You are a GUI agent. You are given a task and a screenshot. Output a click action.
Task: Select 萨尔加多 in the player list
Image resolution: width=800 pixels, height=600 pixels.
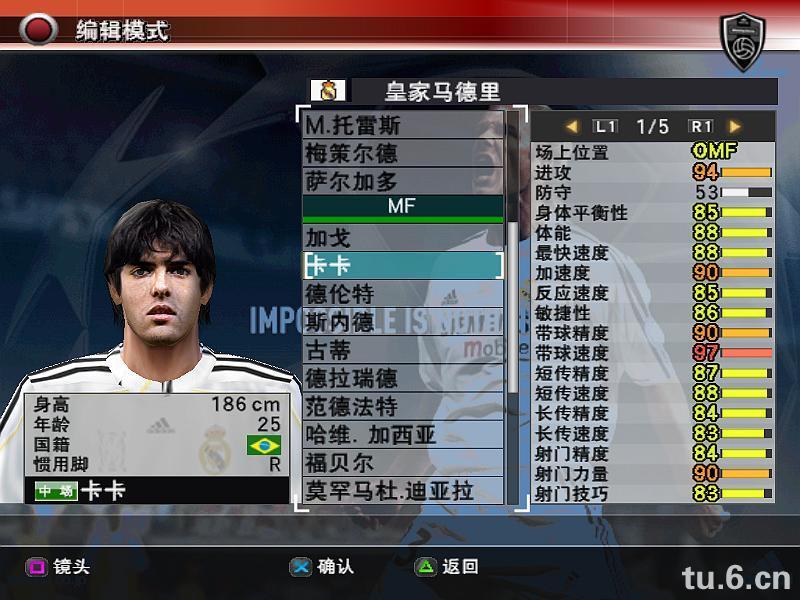(402, 181)
